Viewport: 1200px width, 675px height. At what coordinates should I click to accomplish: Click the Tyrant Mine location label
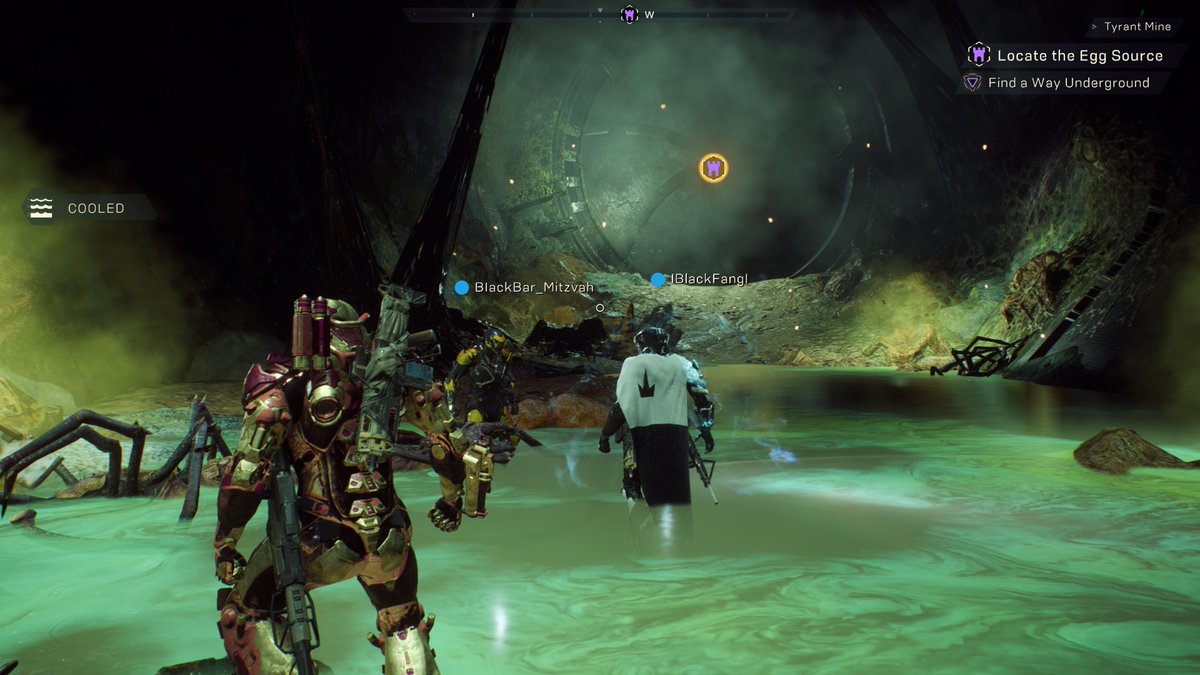[x=1137, y=27]
